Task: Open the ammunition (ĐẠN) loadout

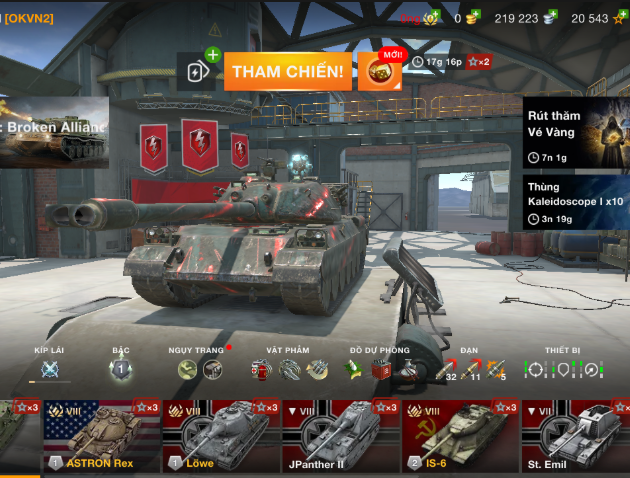Action: [470, 368]
